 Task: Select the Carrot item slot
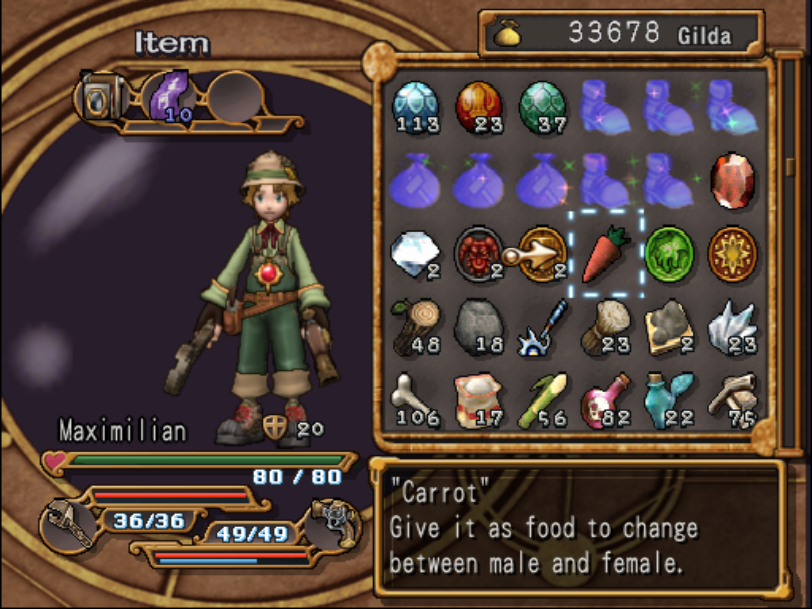[606, 254]
